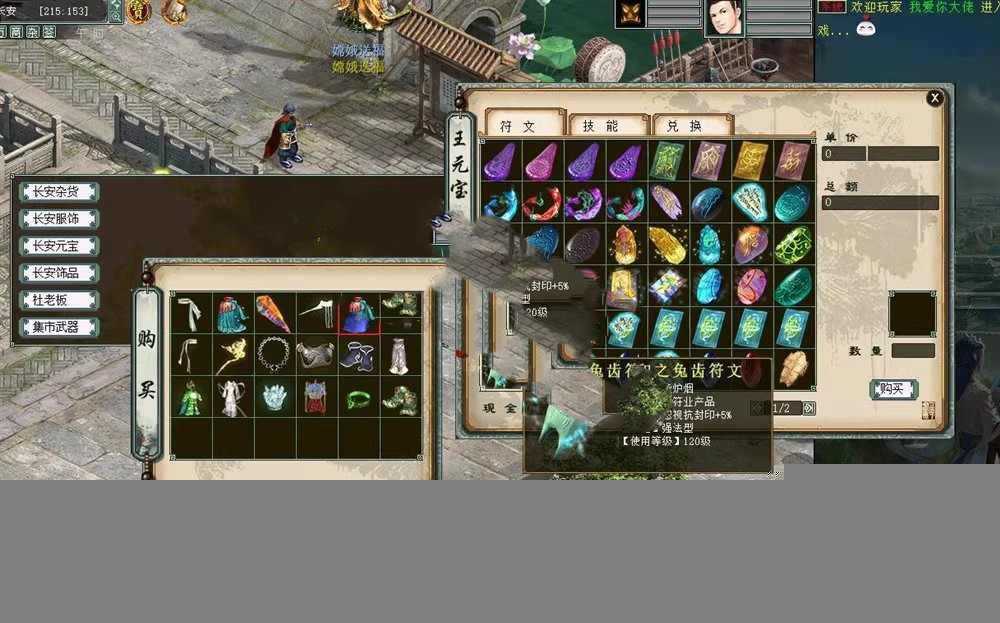The image size is (1000, 623).
Task: Switch to the 技能 tab
Action: click(x=601, y=126)
